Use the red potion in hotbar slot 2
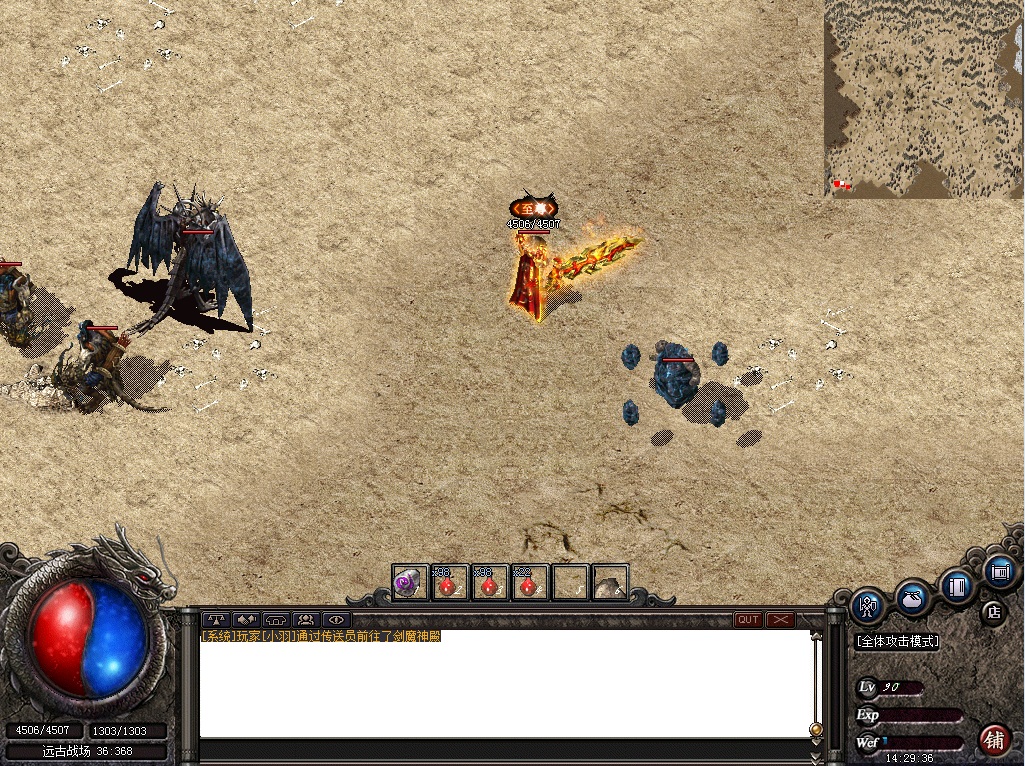The height and width of the screenshot is (766, 1025). (x=449, y=583)
